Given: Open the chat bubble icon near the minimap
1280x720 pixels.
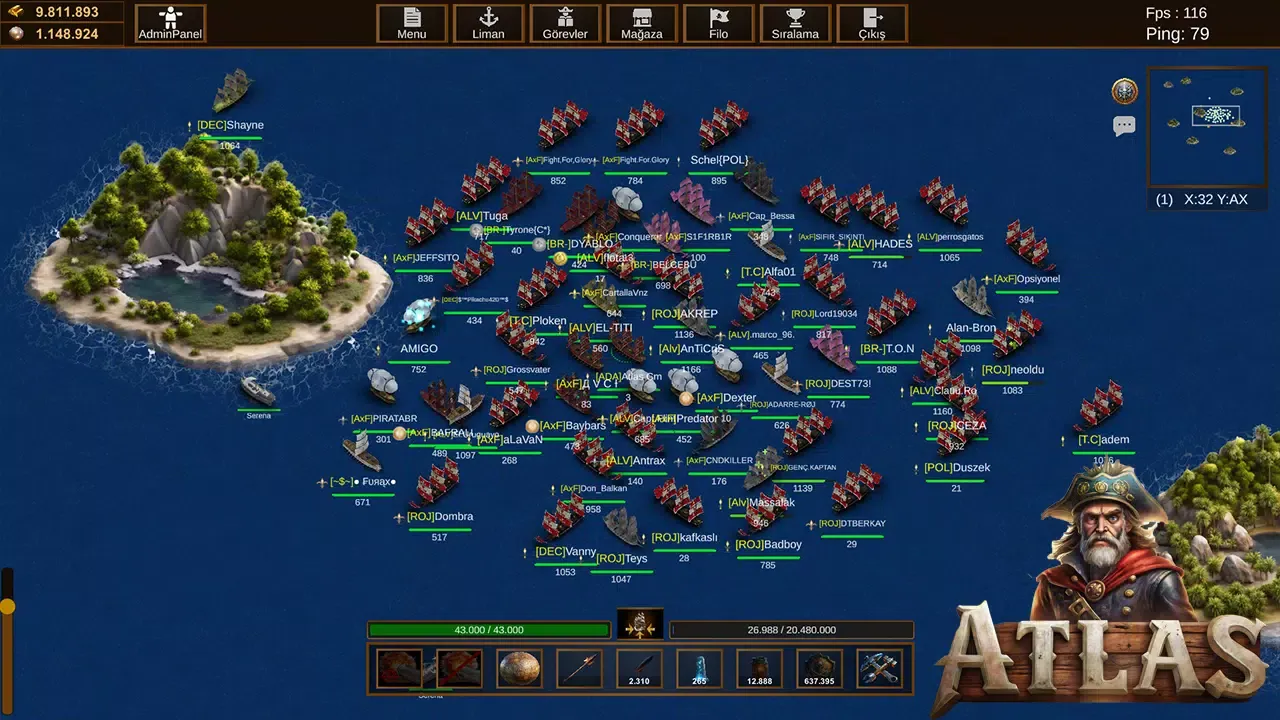Looking at the screenshot, I should (x=1124, y=124).
